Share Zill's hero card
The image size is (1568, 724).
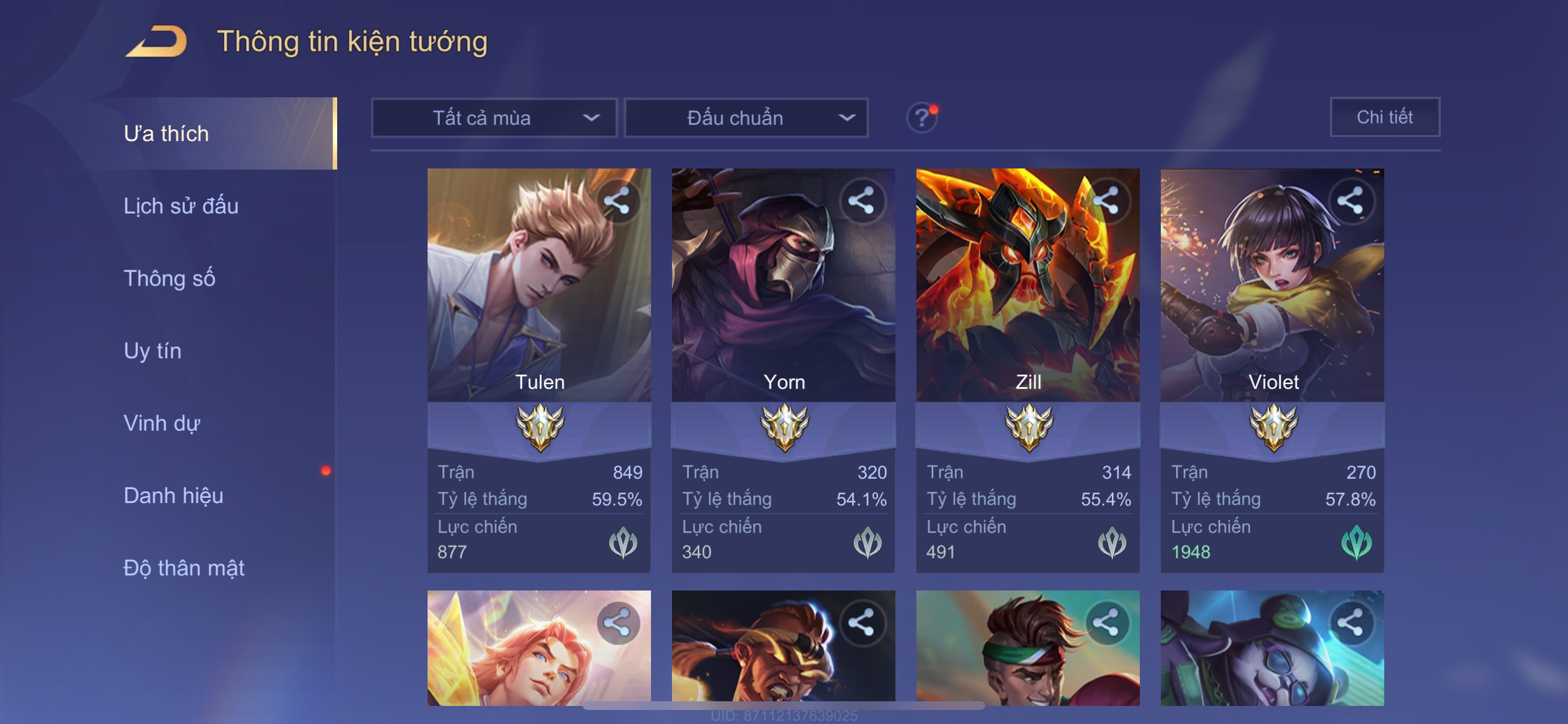(1107, 201)
